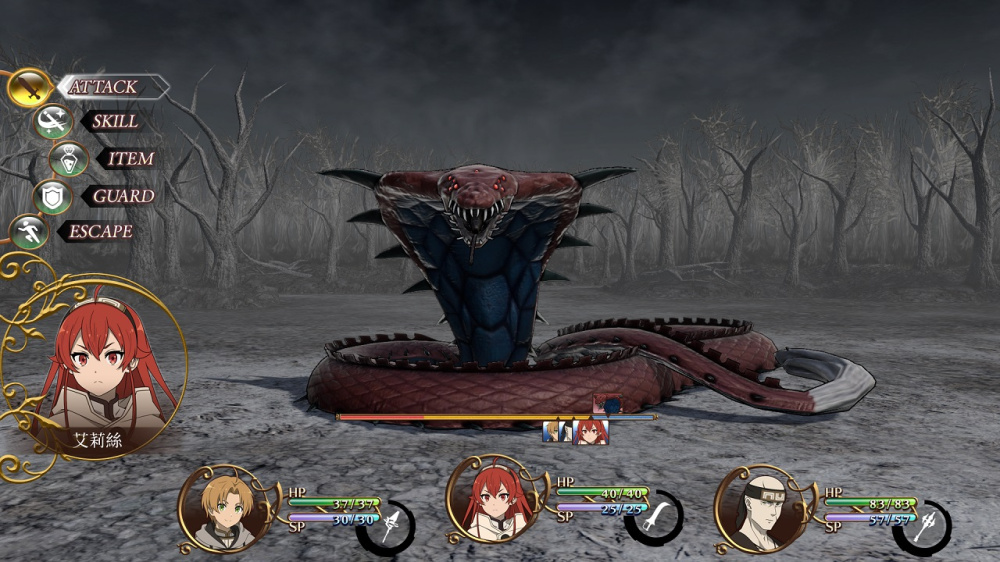Click the skill command round icon
This screenshot has width=1000, height=562.
tap(52, 122)
